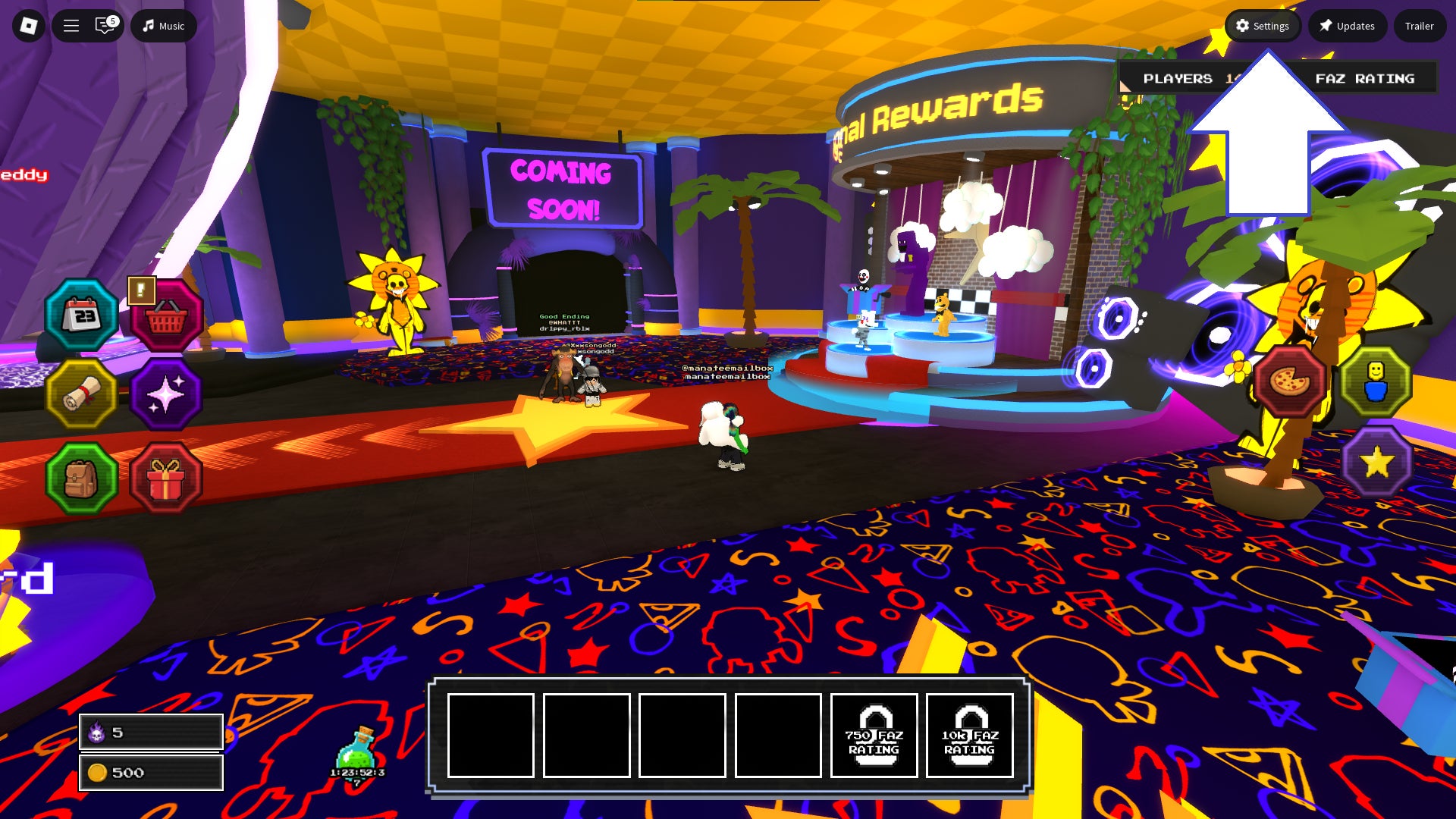Open the yellow avatar figure icon
1456x819 pixels.
pyautogui.click(x=1376, y=381)
